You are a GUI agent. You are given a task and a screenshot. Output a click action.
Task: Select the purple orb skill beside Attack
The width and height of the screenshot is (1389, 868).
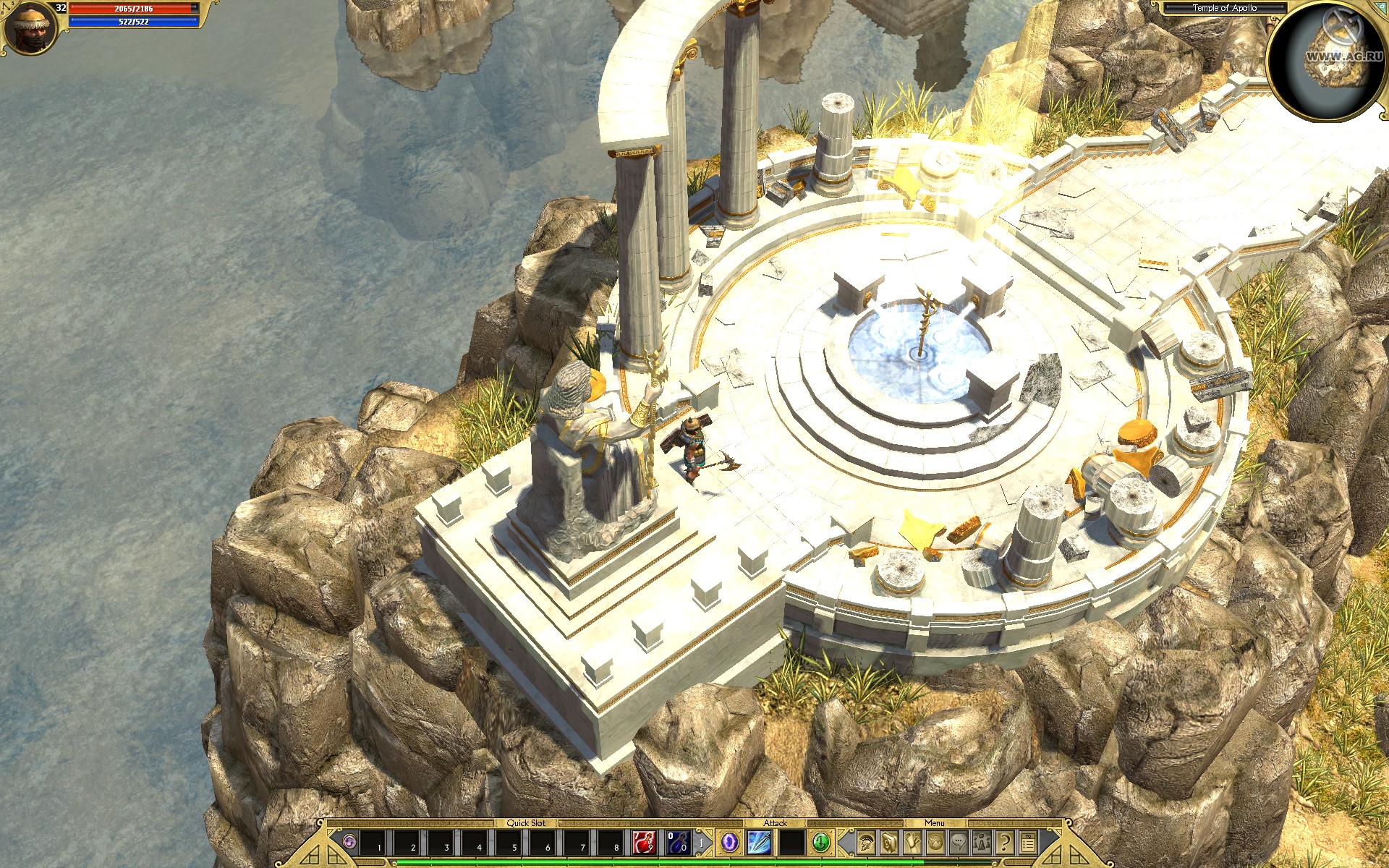(x=729, y=843)
